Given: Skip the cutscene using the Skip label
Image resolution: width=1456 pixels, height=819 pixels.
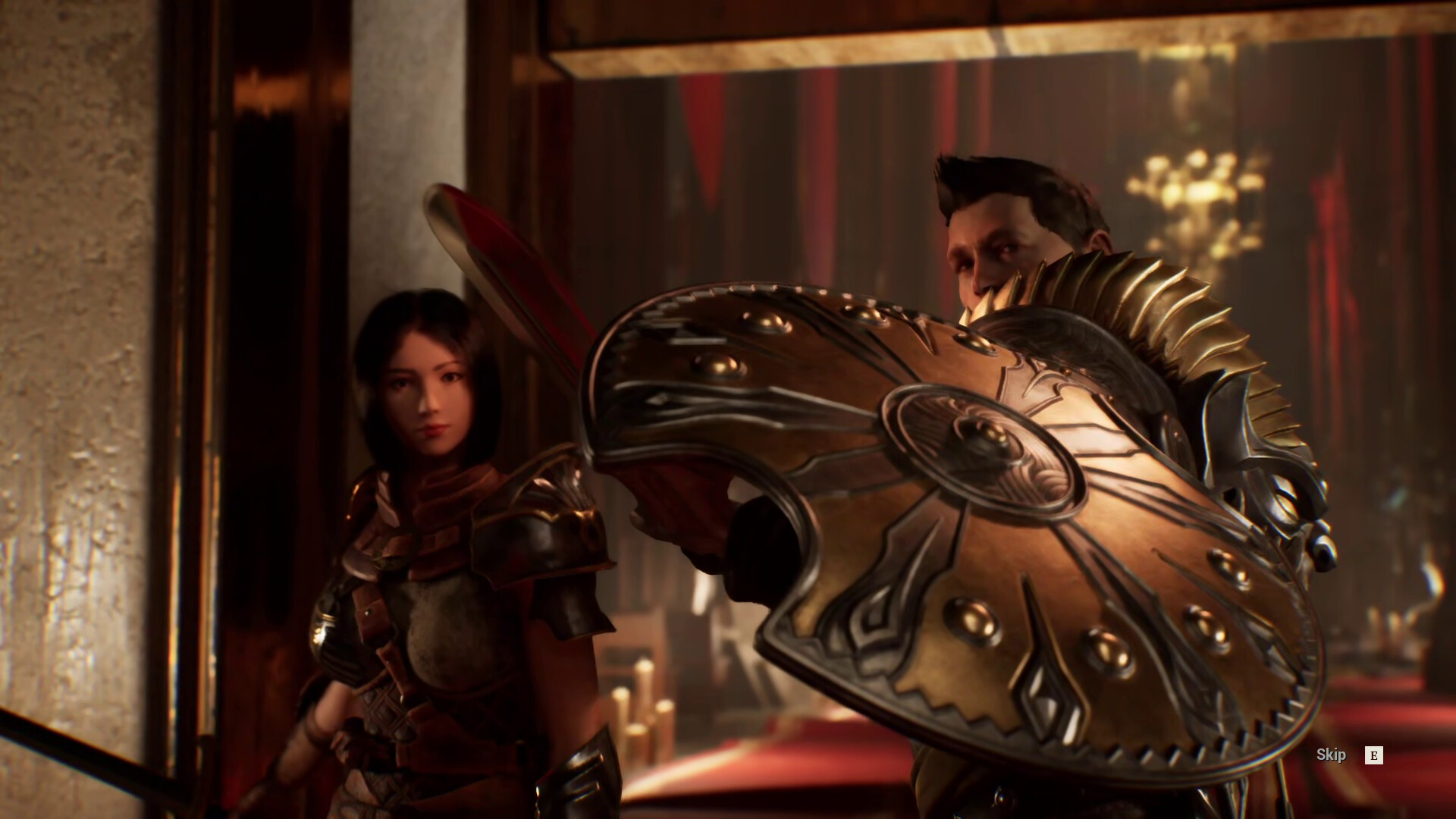Looking at the screenshot, I should (1331, 755).
